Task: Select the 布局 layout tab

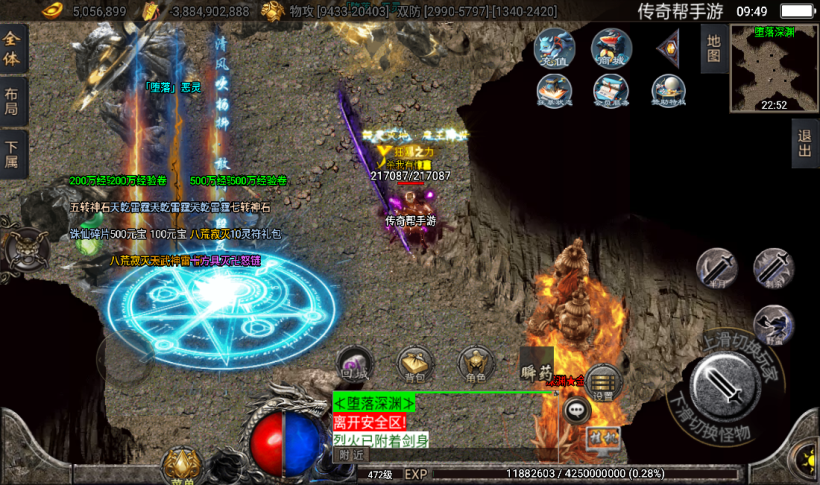Action: (x=12, y=102)
